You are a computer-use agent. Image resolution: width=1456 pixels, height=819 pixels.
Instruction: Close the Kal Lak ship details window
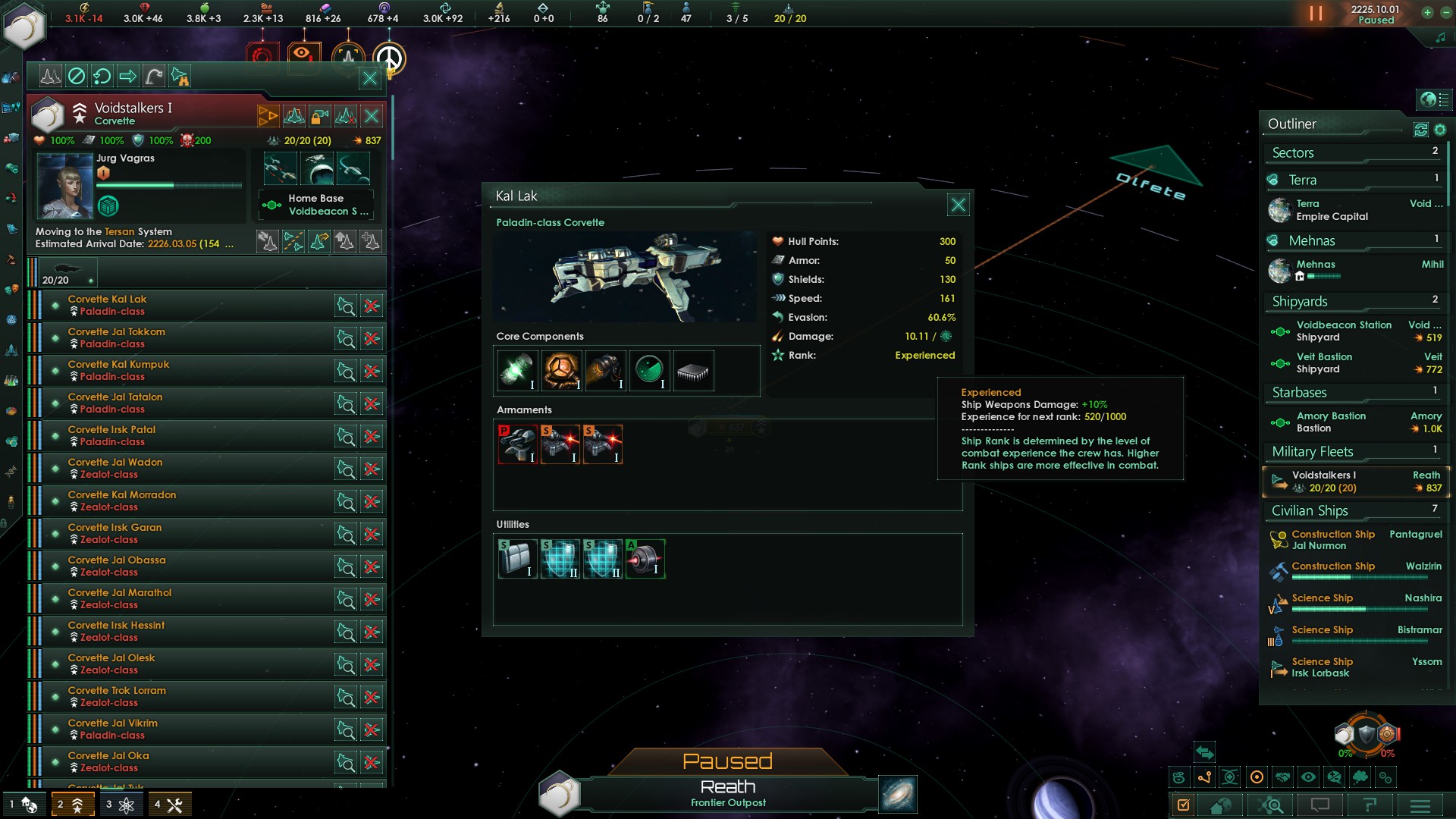click(958, 205)
